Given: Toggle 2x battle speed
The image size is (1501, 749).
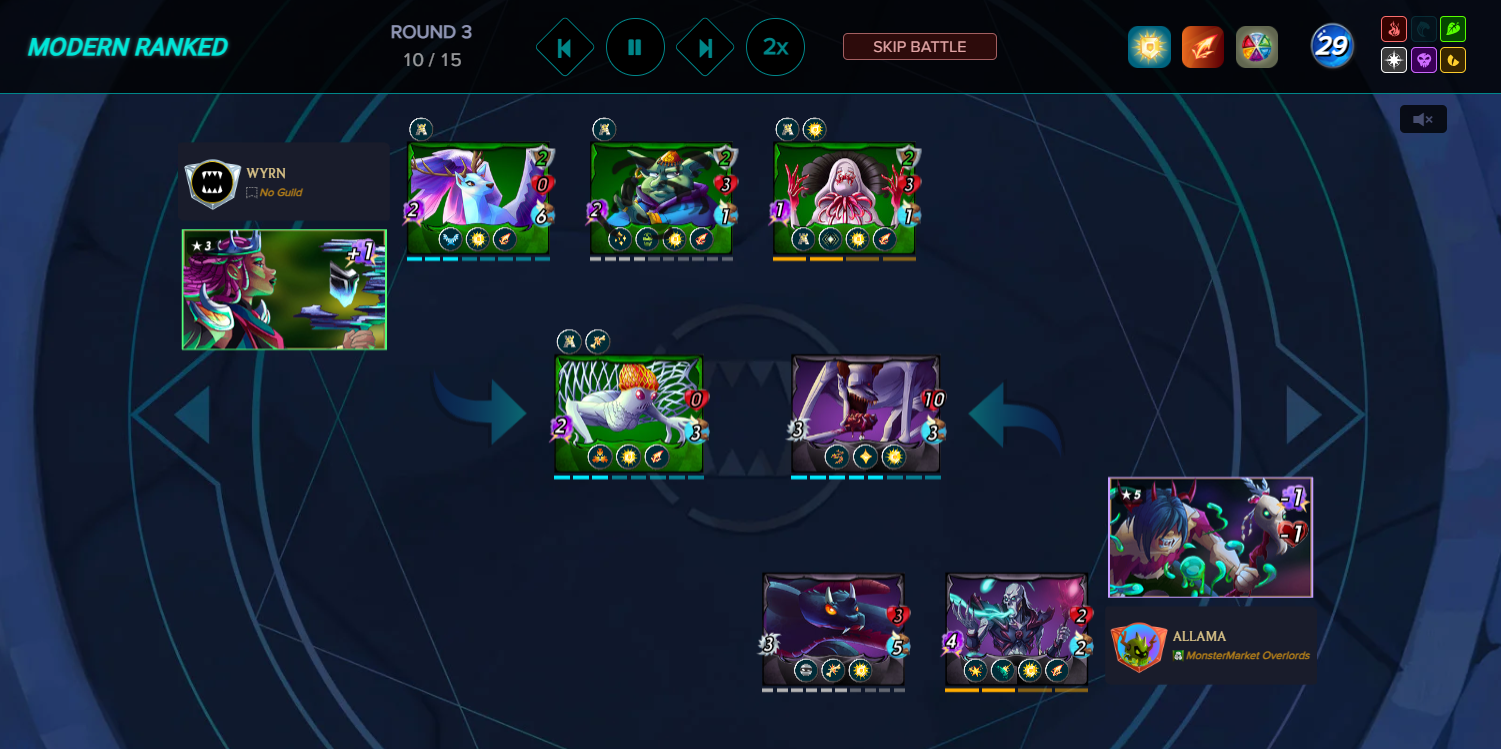Looking at the screenshot, I should (775, 47).
